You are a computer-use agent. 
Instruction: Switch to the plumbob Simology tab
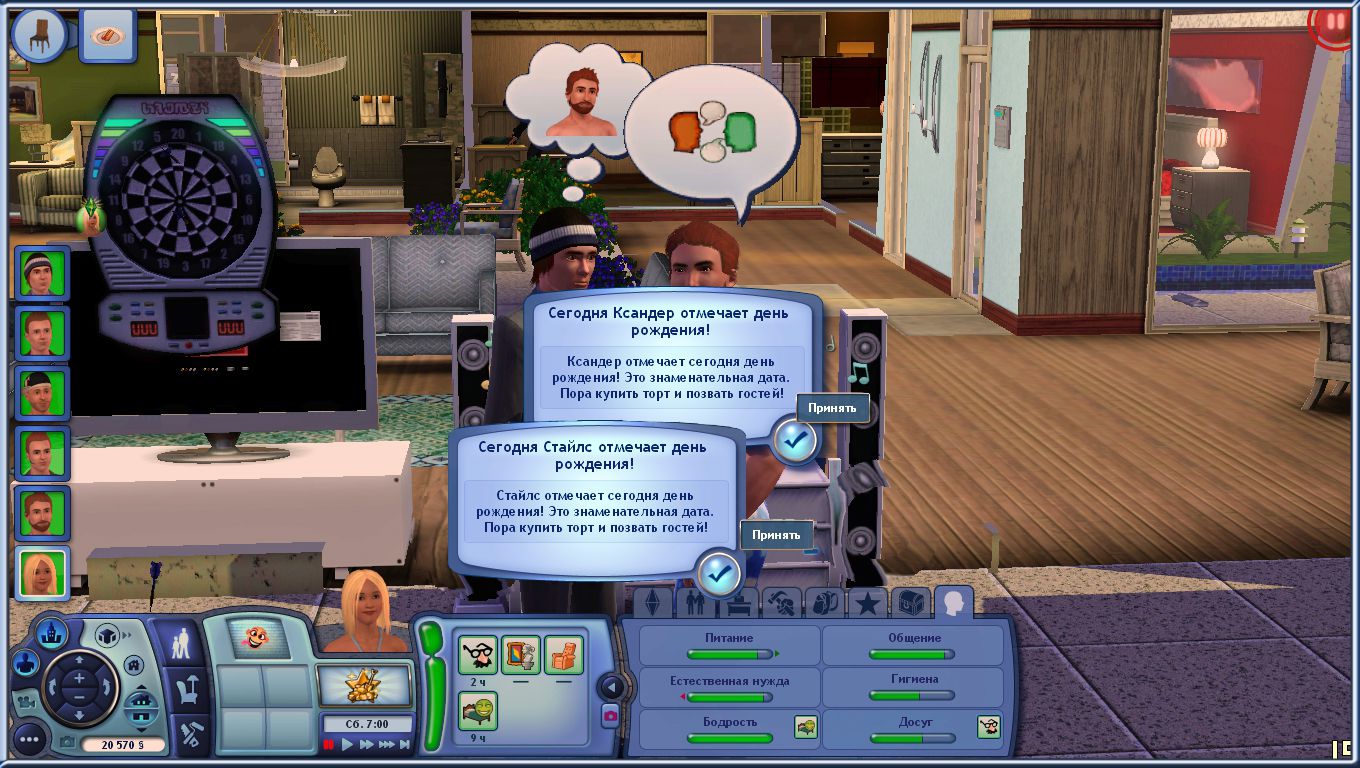coord(653,603)
